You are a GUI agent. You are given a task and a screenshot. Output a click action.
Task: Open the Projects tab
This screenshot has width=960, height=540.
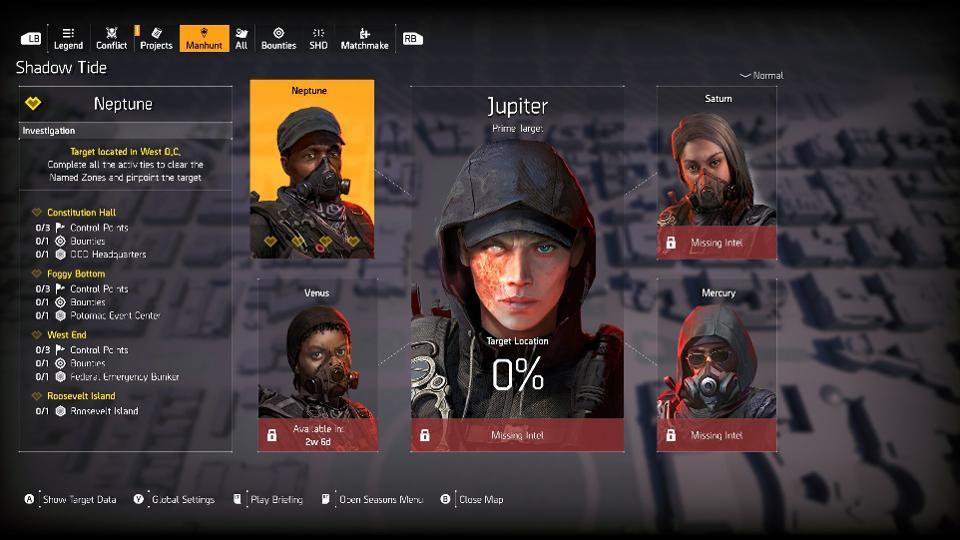pyautogui.click(x=156, y=38)
